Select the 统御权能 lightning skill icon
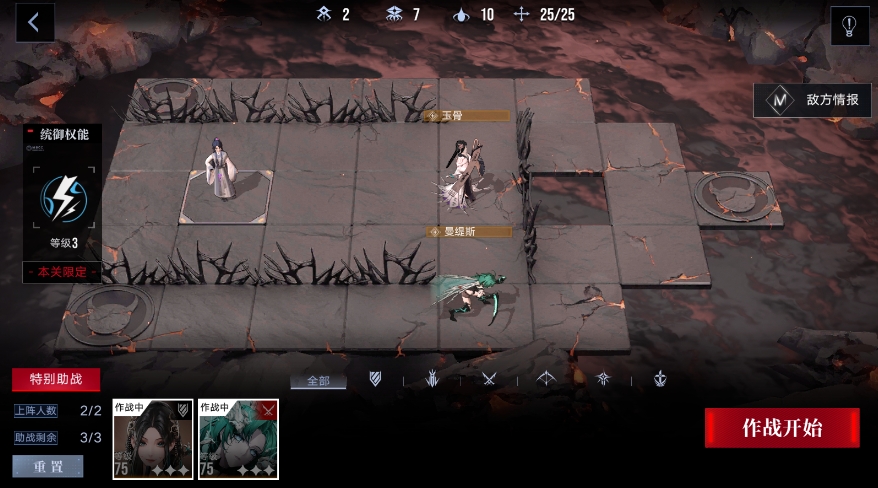The image size is (878, 488). [64, 197]
